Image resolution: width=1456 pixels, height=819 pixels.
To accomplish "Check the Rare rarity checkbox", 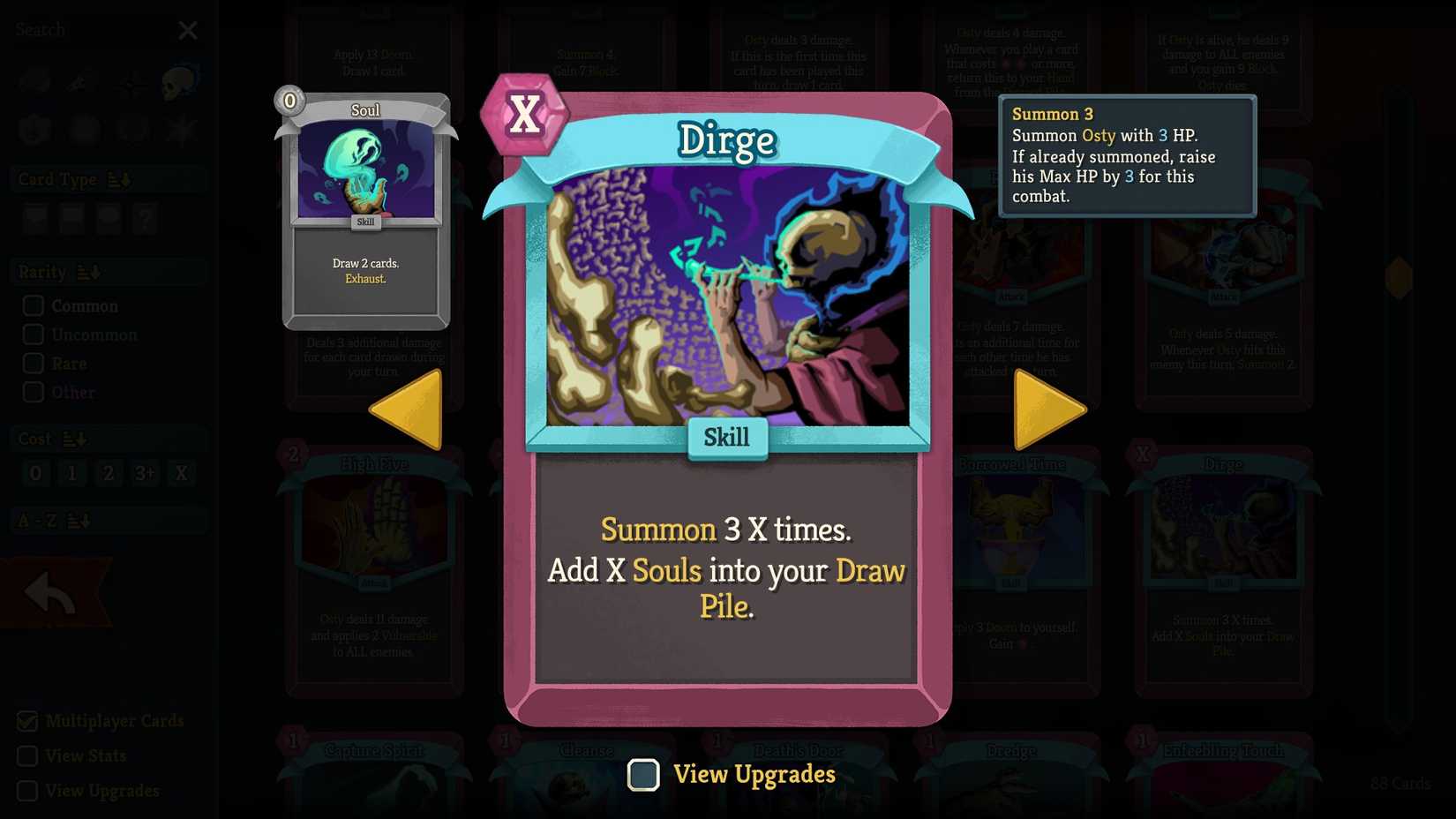I will 34,363.
